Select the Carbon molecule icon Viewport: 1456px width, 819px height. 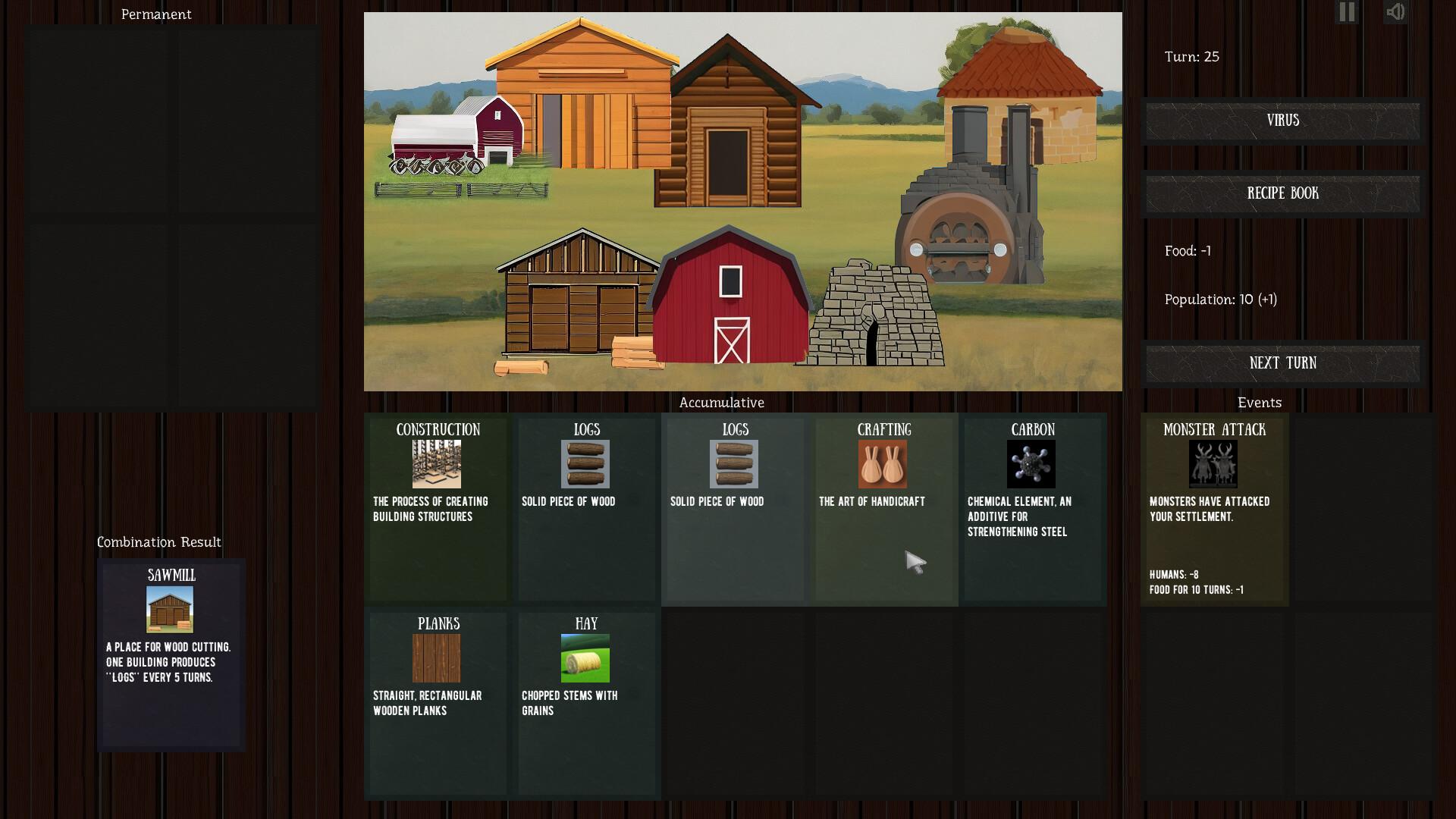(x=1033, y=465)
